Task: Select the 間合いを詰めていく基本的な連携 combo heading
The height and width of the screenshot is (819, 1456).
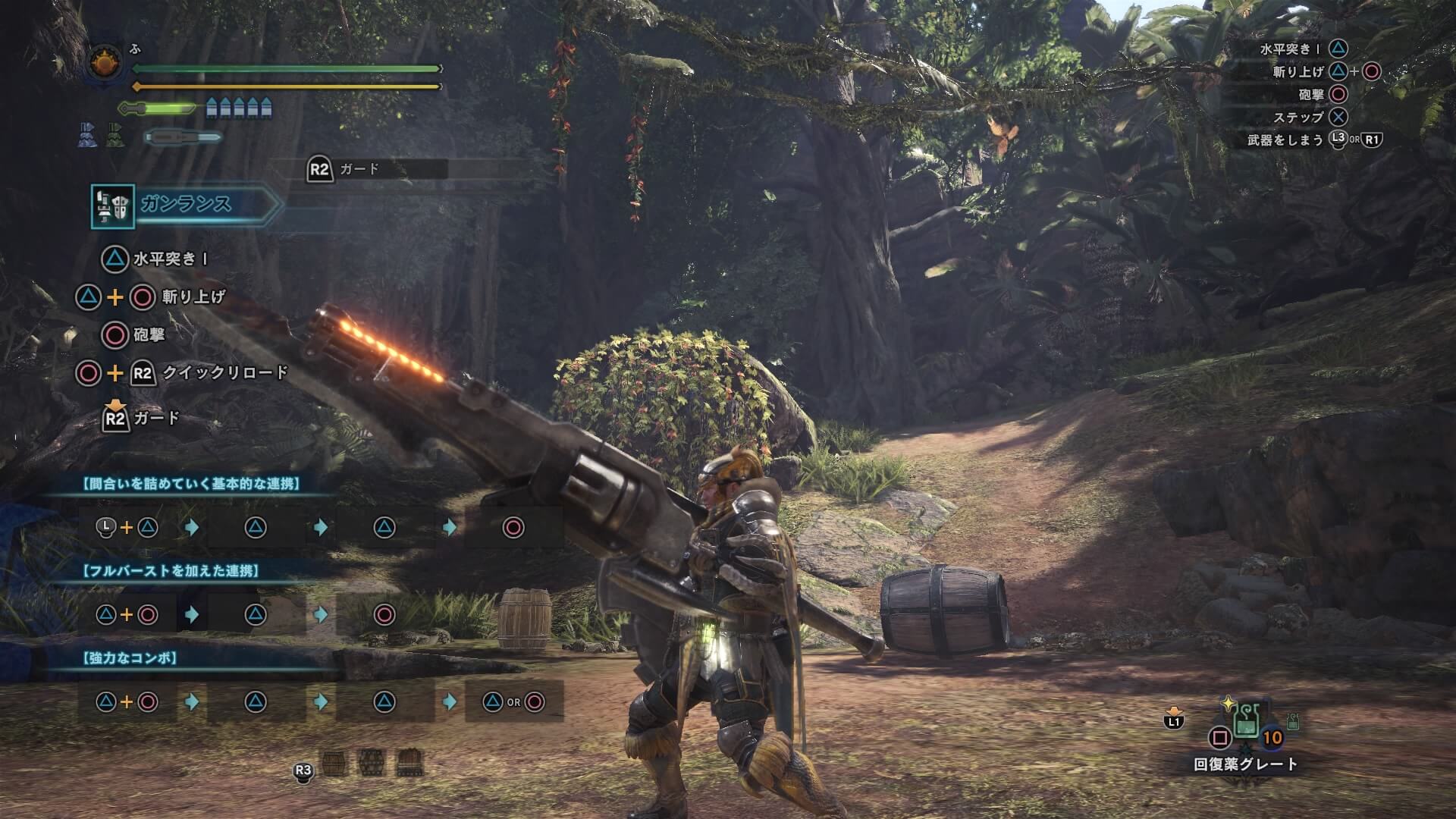Action: tap(190, 484)
